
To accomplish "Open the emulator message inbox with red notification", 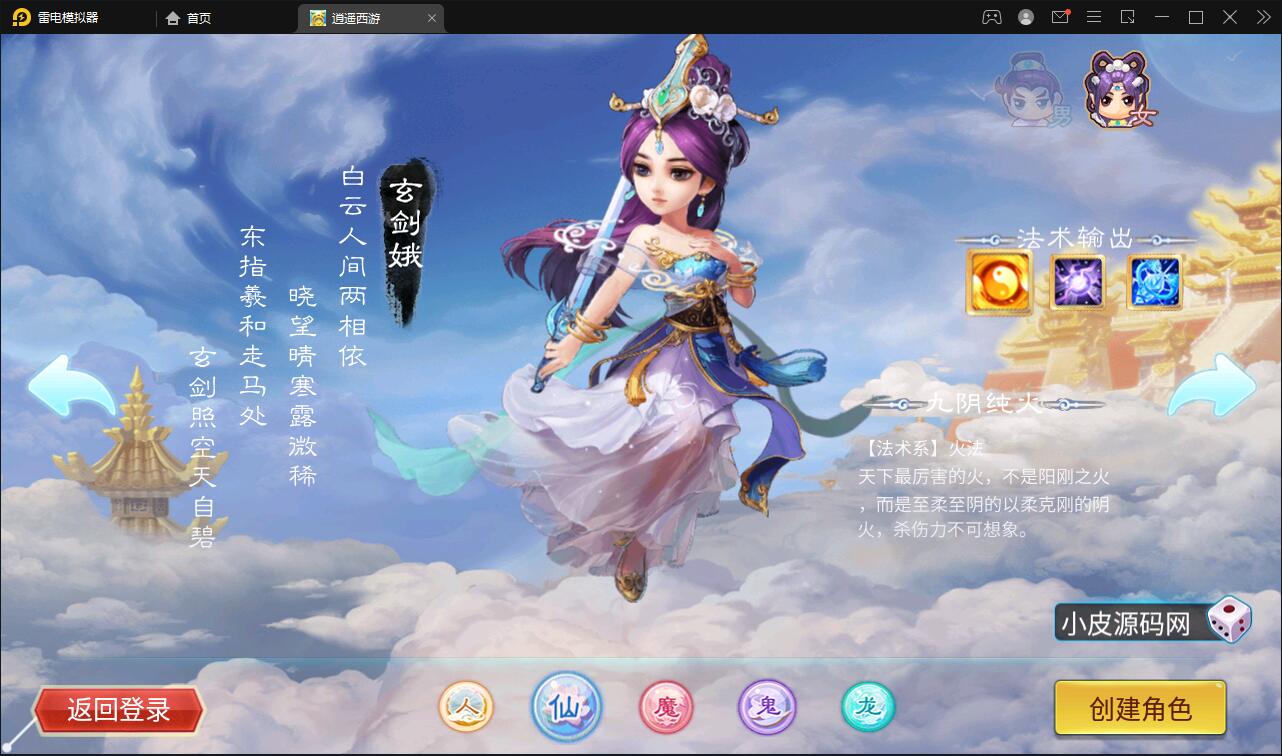I will 1060,17.
